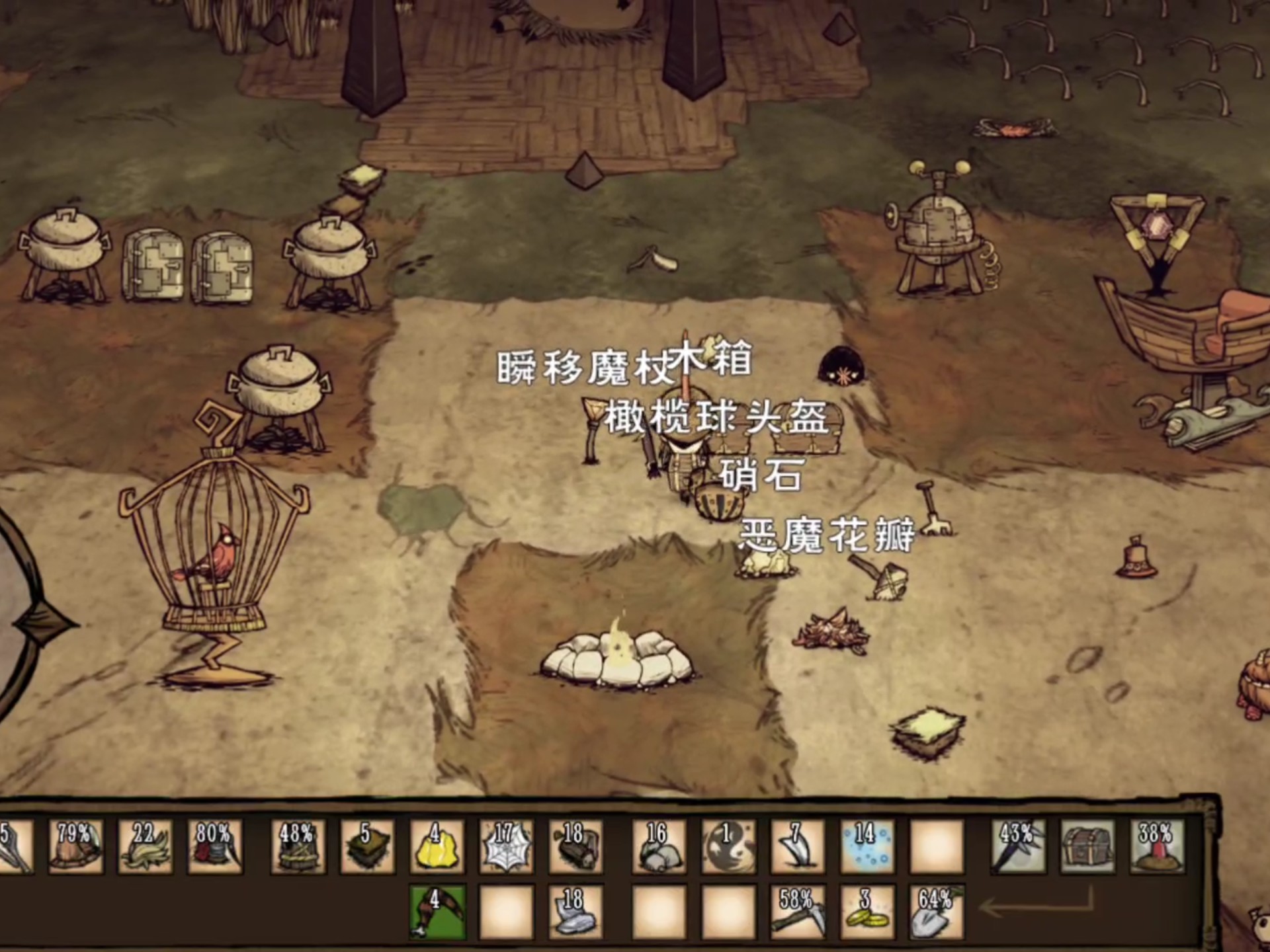Select the yellow sulfur stack of 4
Image resolution: width=1270 pixels, height=952 pixels.
point(437,848)
